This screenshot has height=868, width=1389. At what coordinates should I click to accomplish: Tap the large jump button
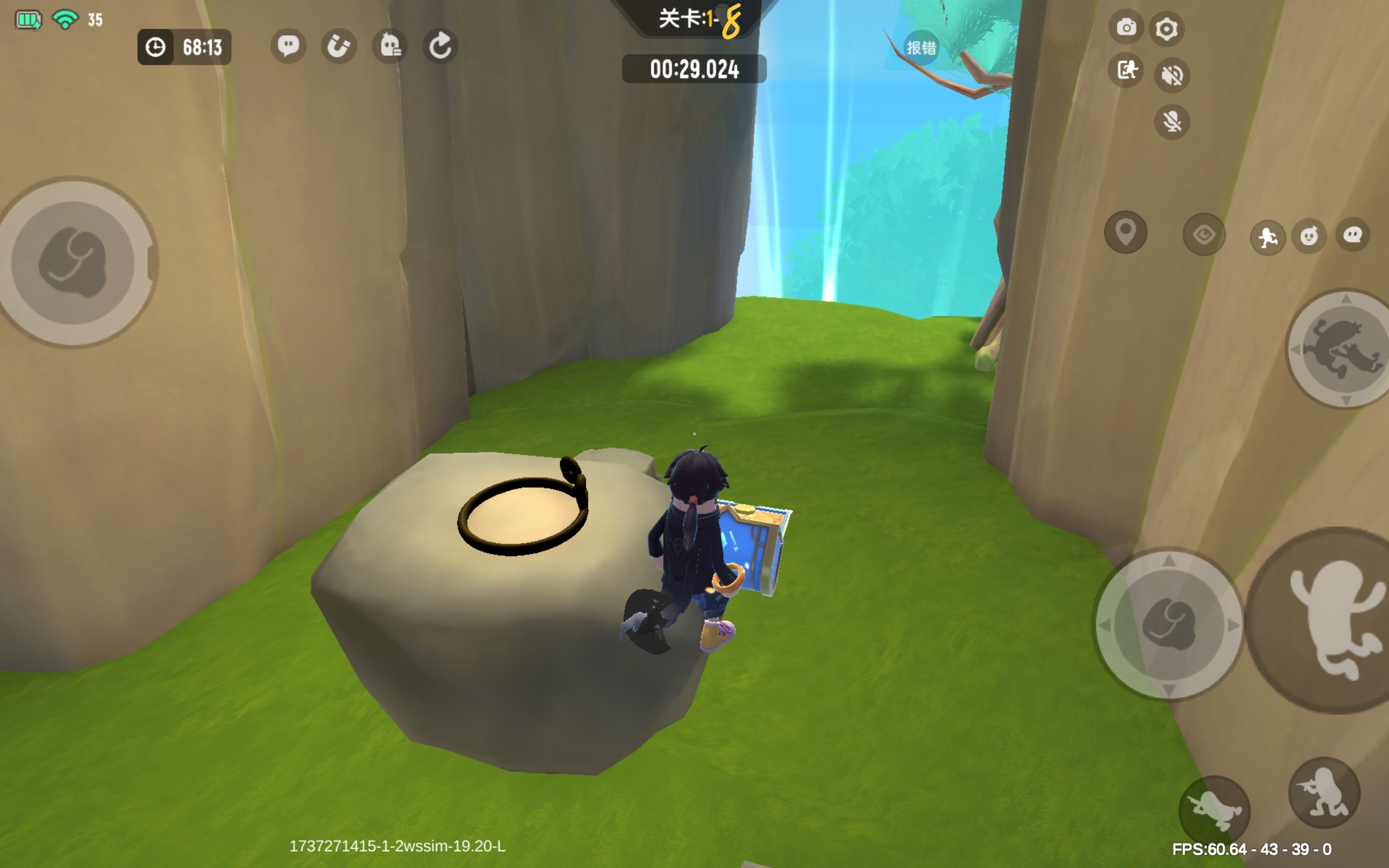[1331, 620]
